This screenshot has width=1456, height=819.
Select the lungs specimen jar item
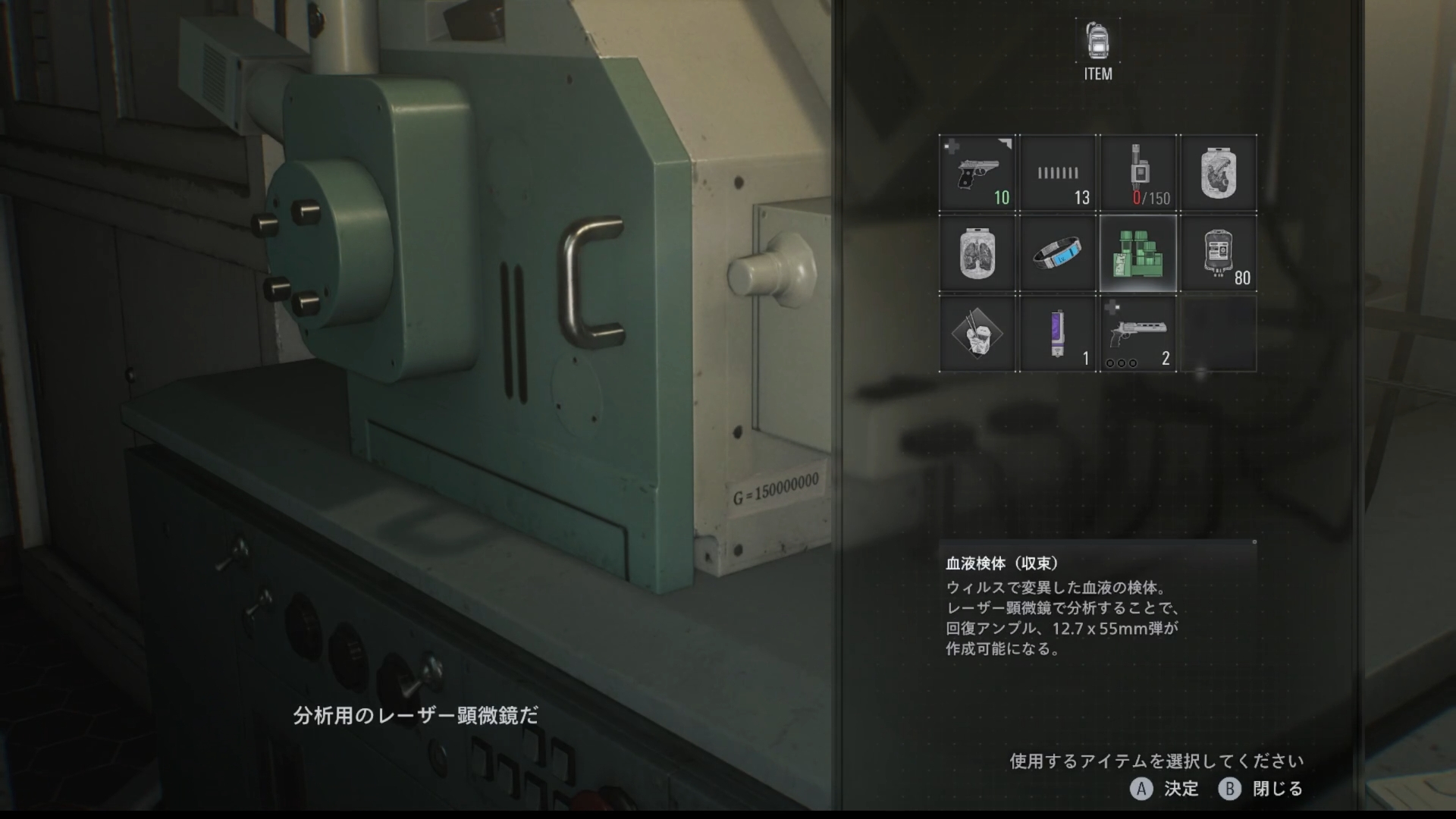977,254
